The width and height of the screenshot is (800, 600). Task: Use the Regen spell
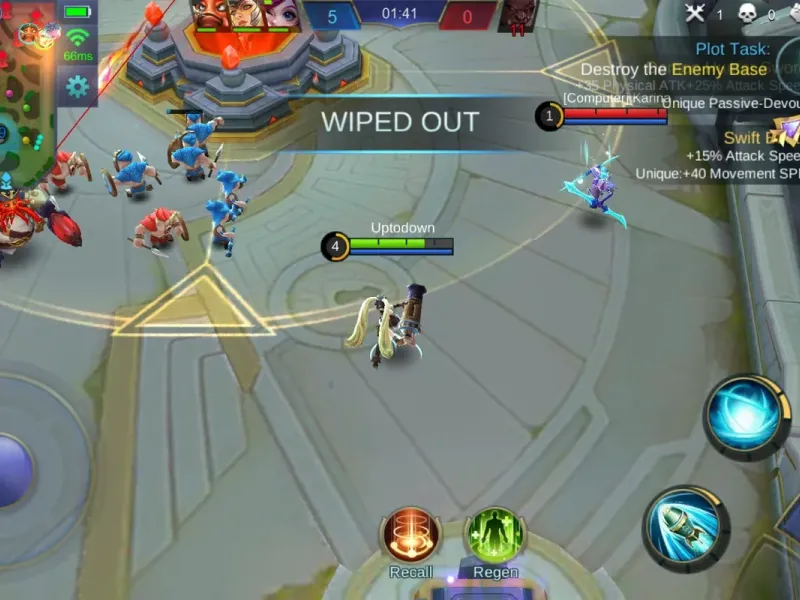(x=495, y=535)
